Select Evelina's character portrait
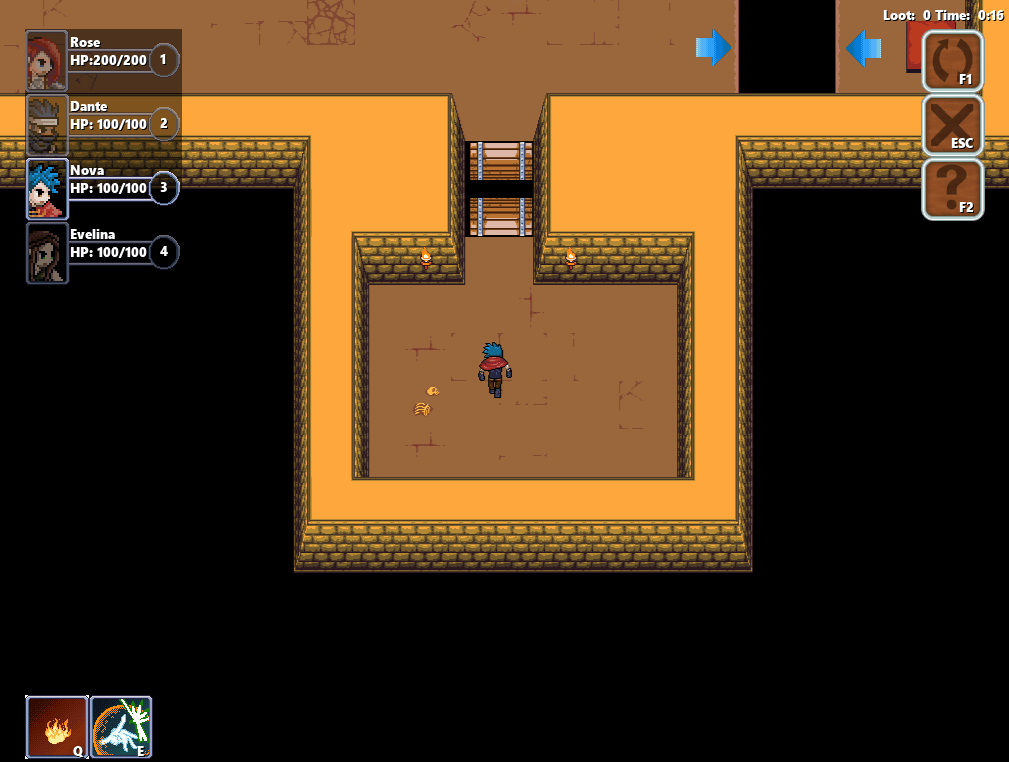 [47, 252]
